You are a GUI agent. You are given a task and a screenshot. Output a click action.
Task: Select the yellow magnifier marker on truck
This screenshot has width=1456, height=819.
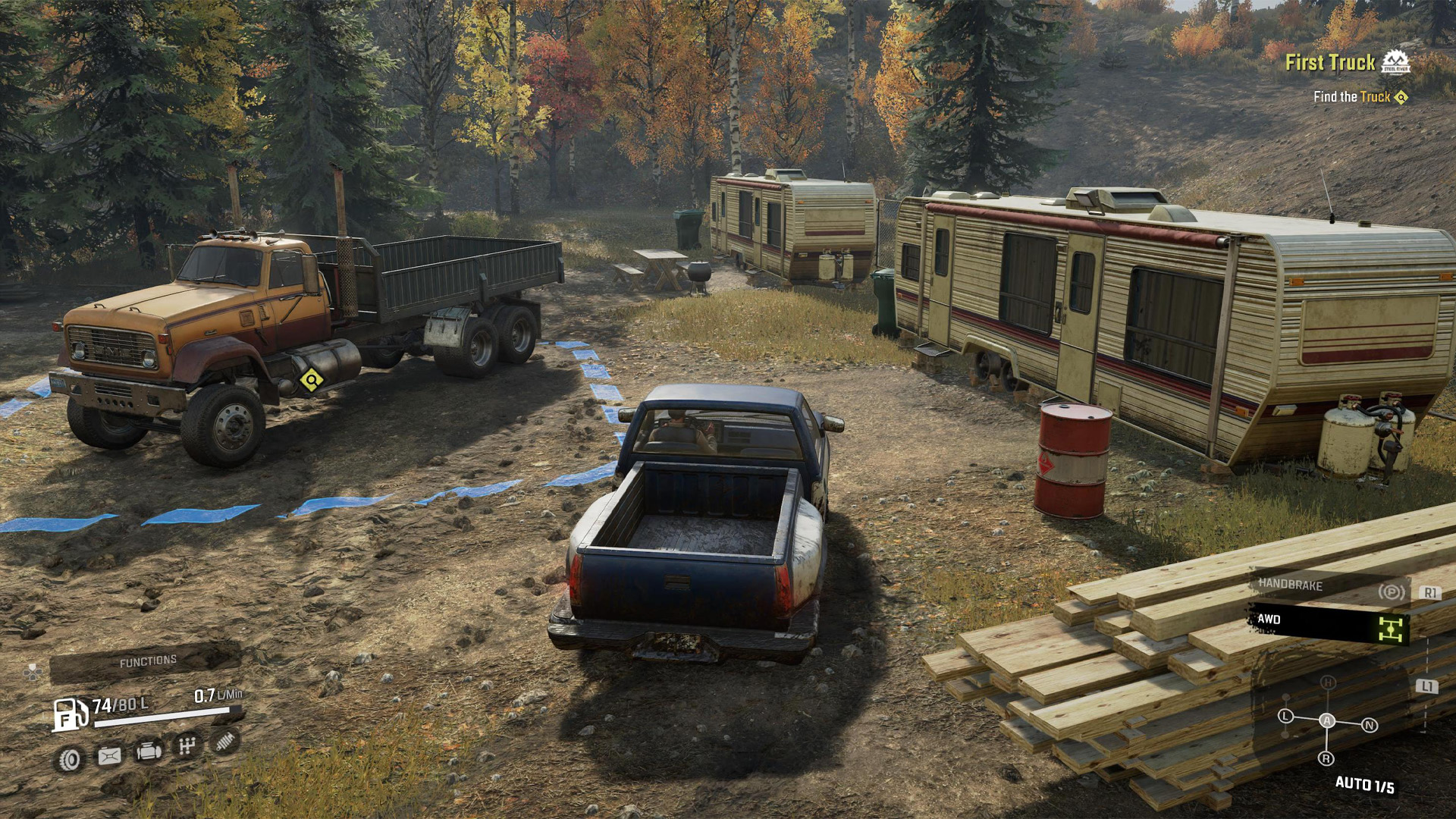coord(311,380)
